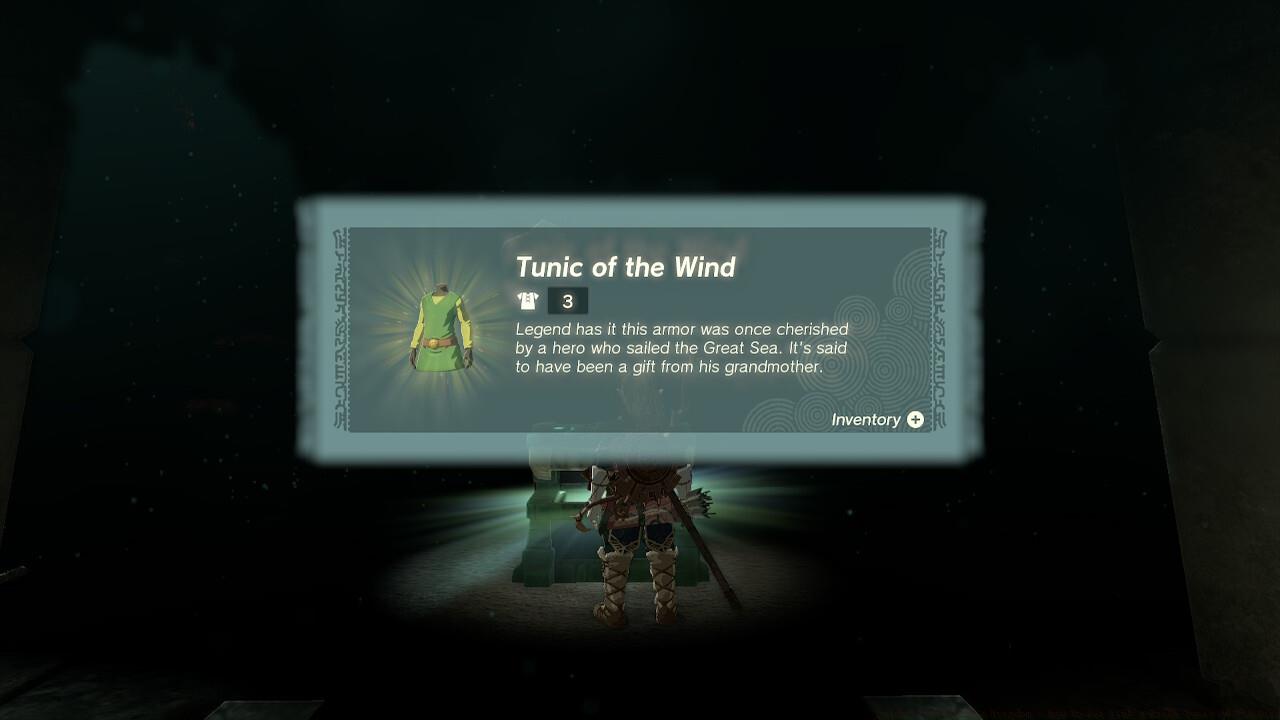Click the circled plus symbol after Inventory
The width and height of the screenshot is (1280, 720).
point(916,420)
